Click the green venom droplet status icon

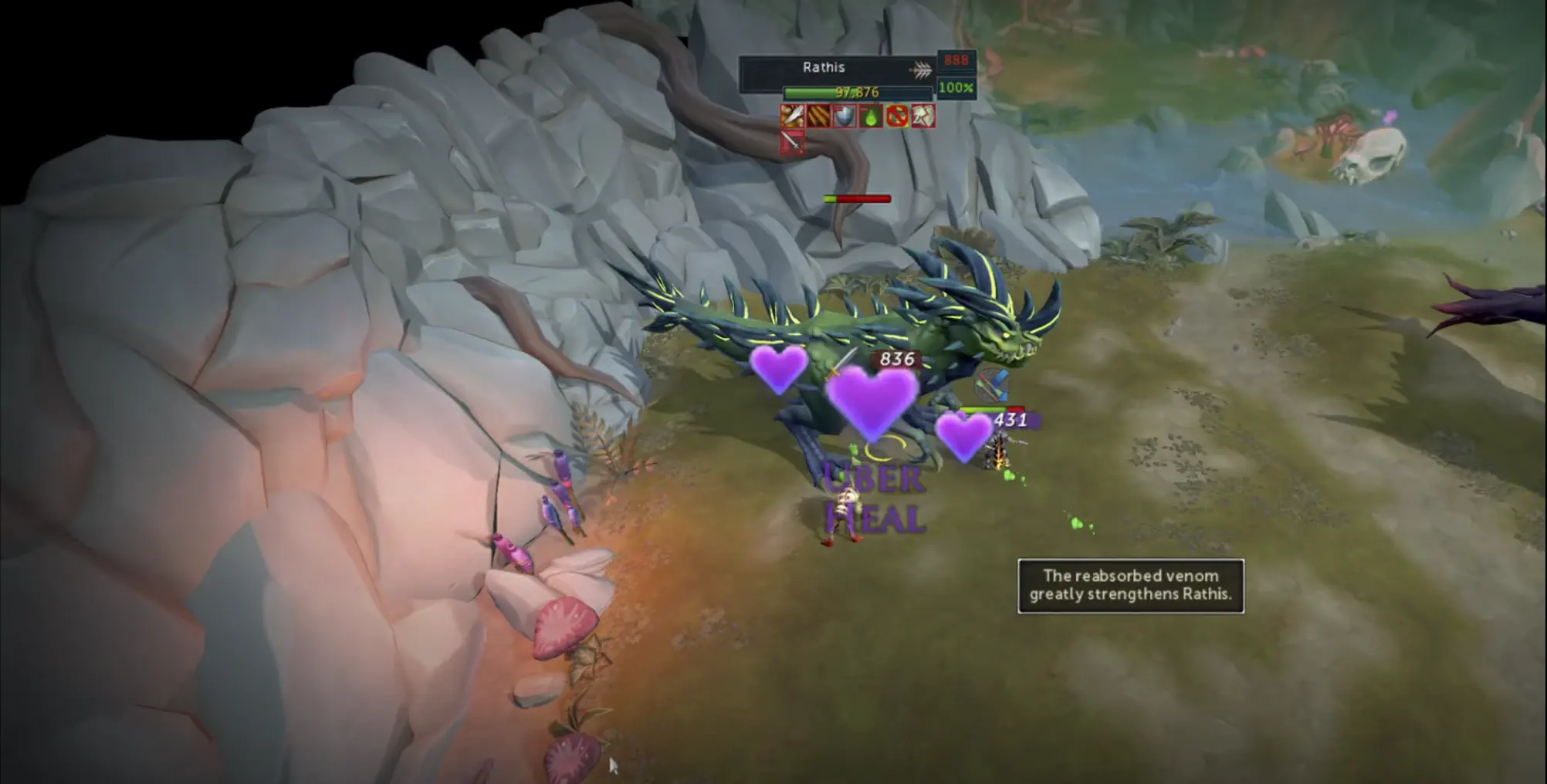[x=872, y=116]
